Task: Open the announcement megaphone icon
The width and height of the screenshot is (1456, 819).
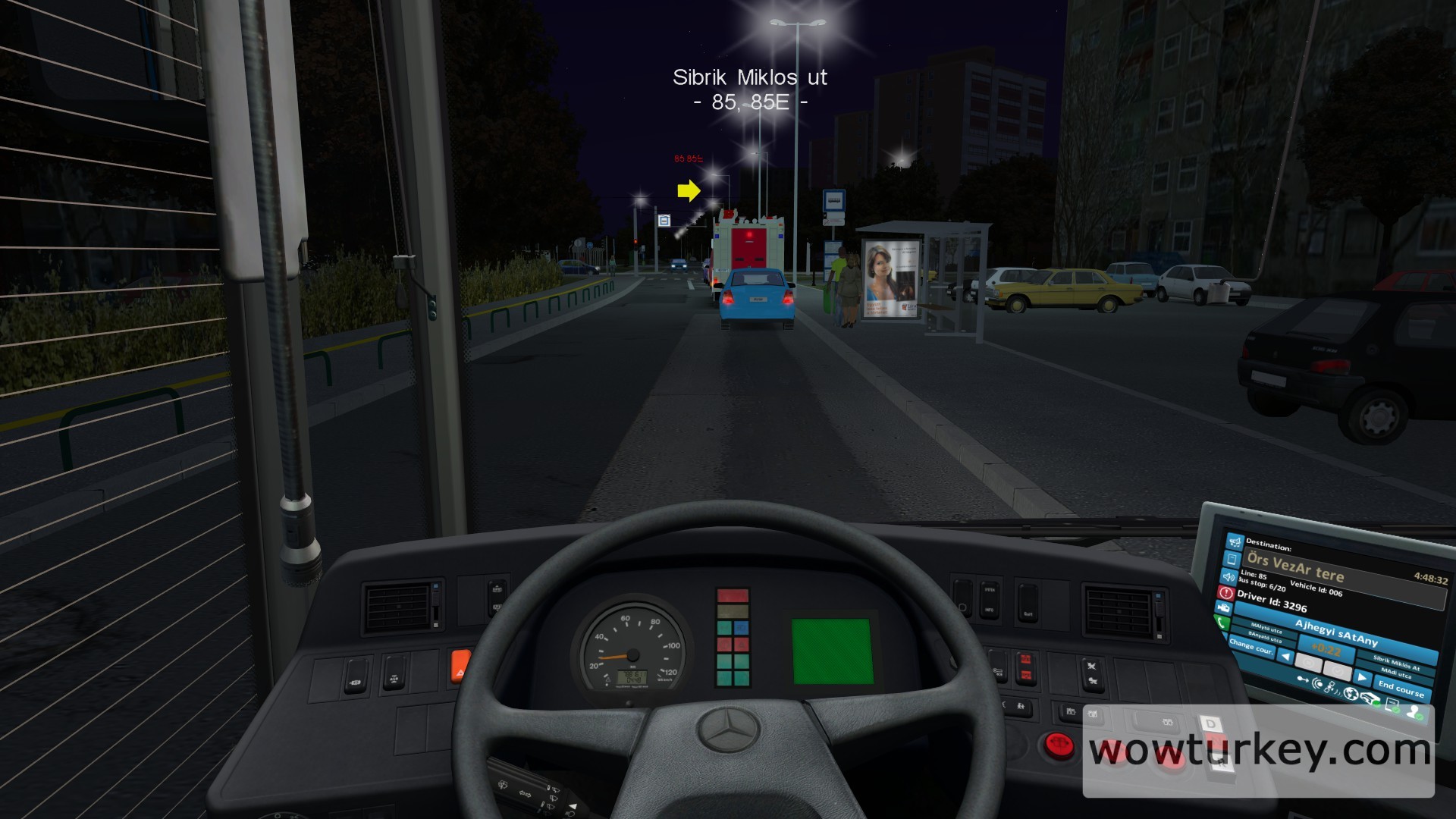Action: point(1235,541)
